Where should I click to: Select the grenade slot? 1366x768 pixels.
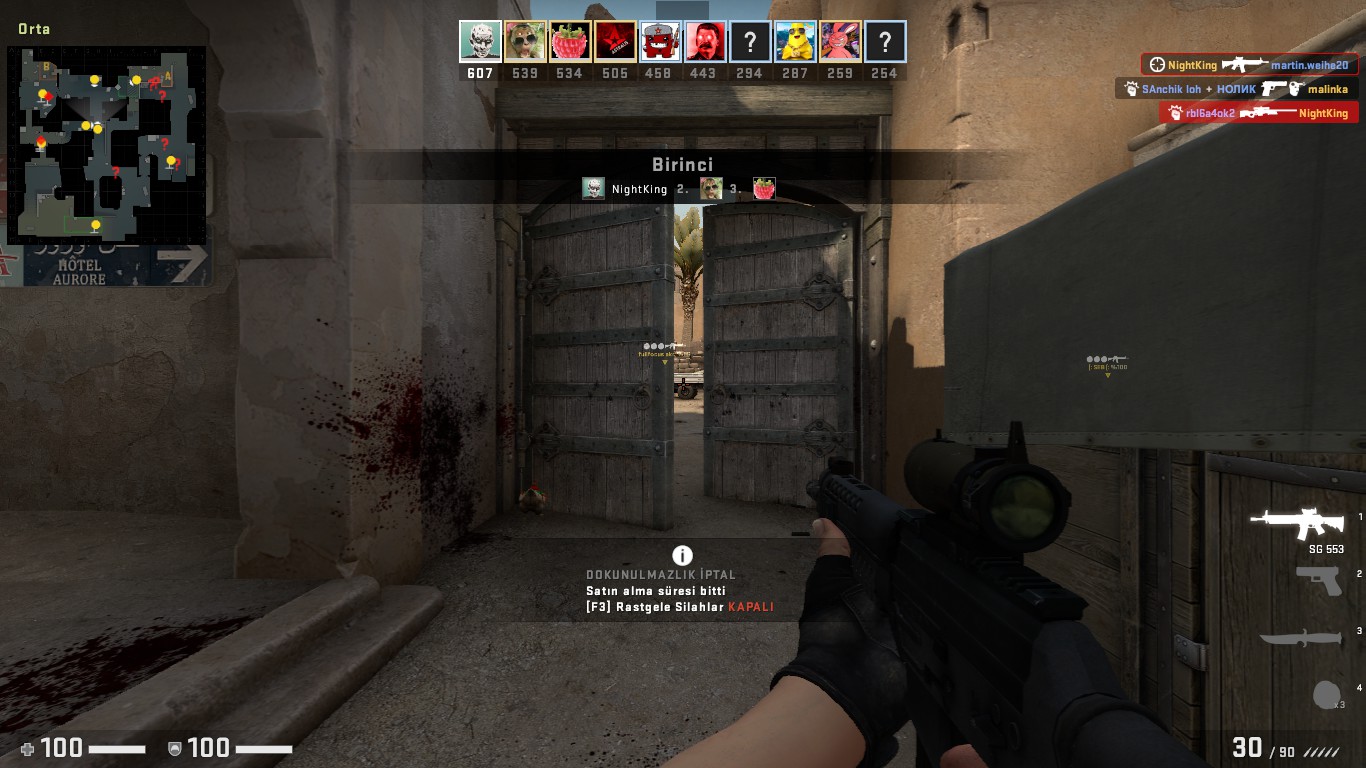(1326, 695)
